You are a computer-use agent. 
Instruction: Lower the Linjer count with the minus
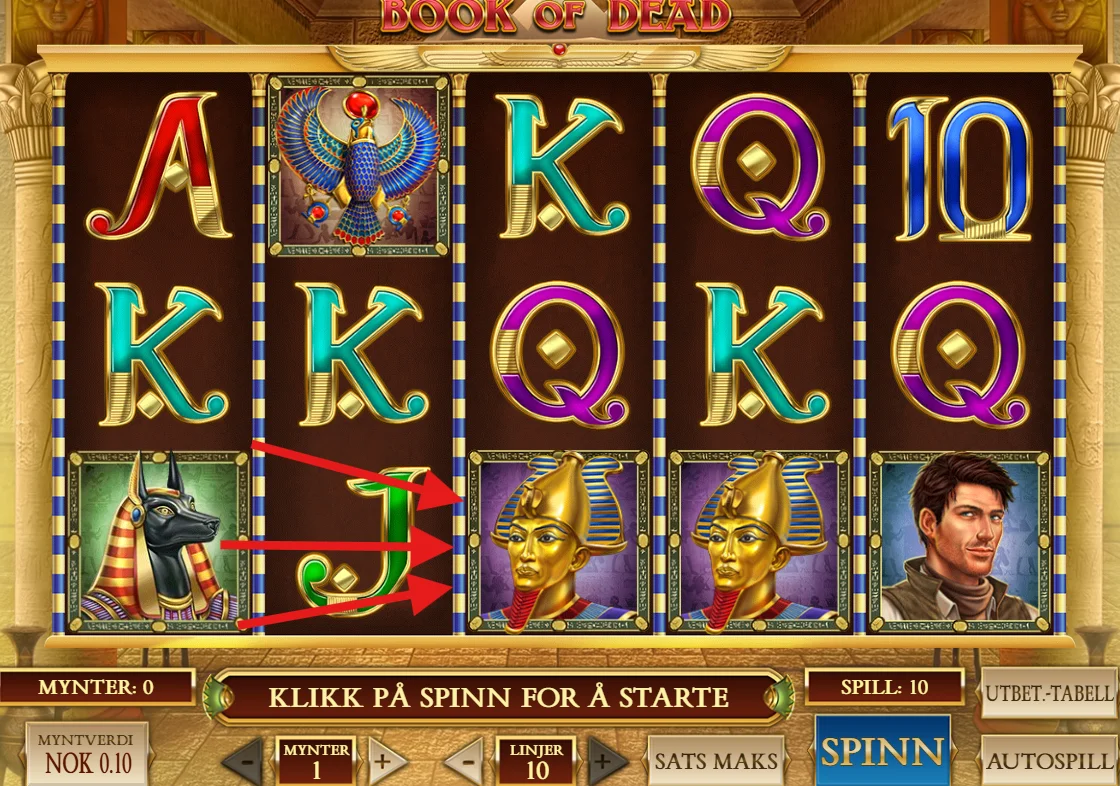[x=464, y=763]
